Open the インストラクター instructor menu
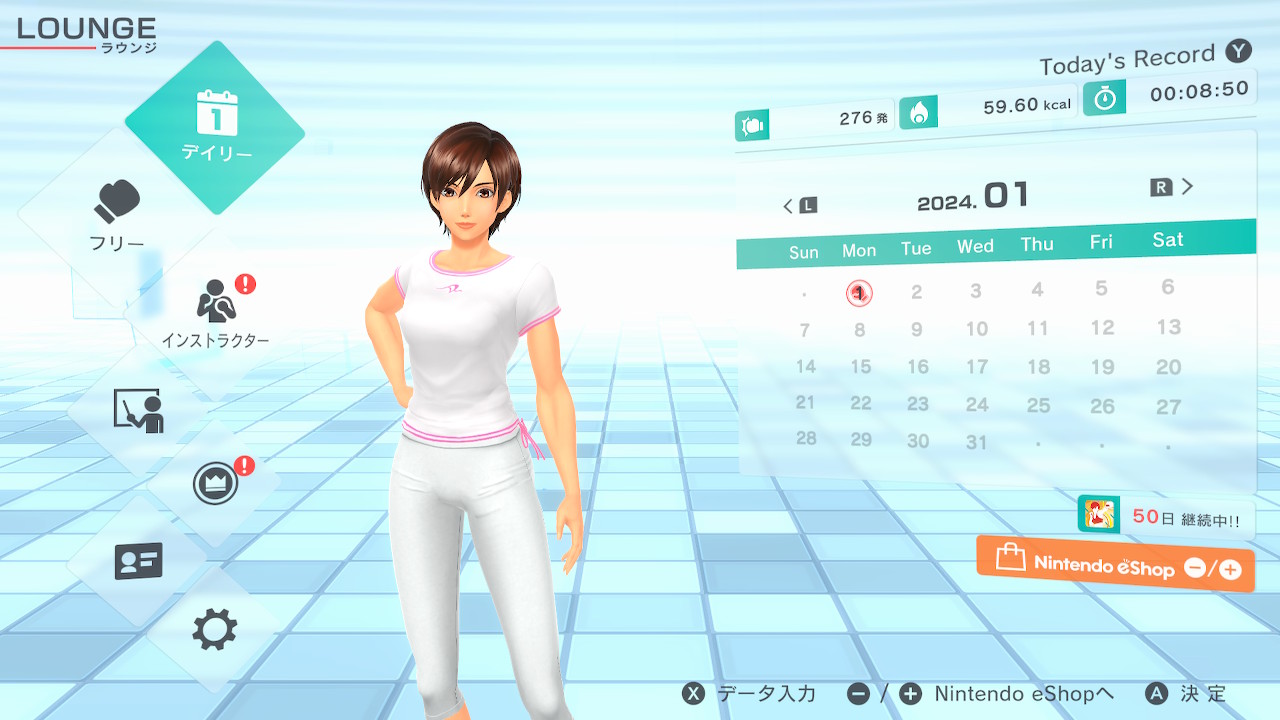The height and width of the screenshot is (720, 1280). tap(215, 312)
